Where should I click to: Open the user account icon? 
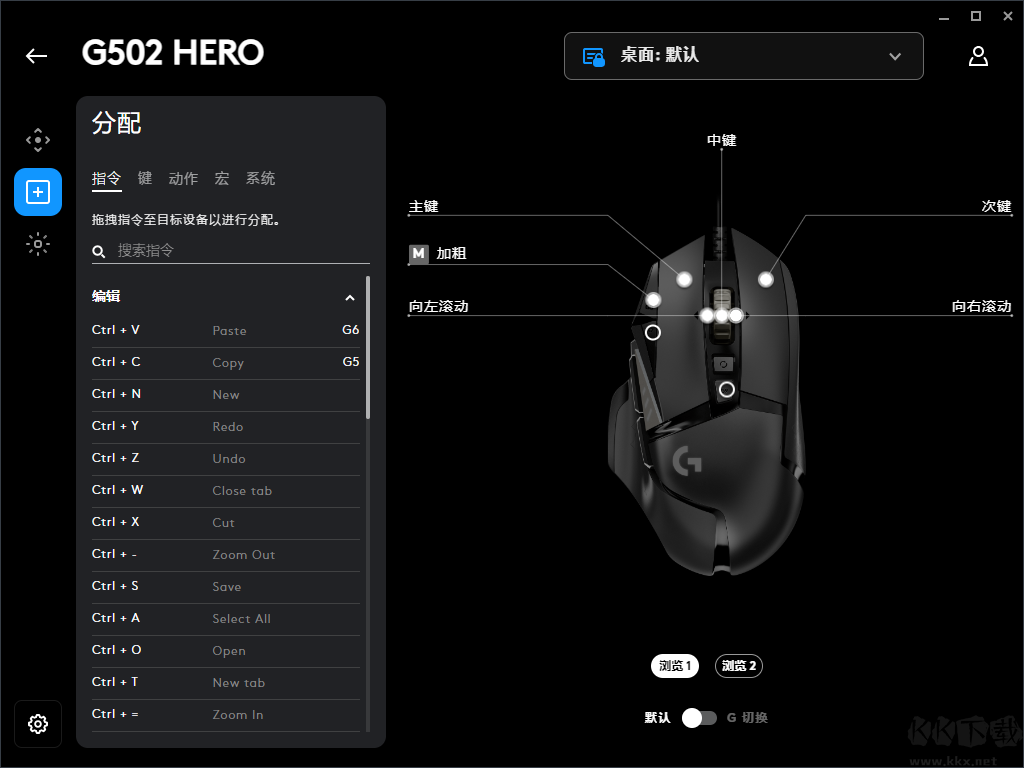pyautogui.click(x=978, y=56)
